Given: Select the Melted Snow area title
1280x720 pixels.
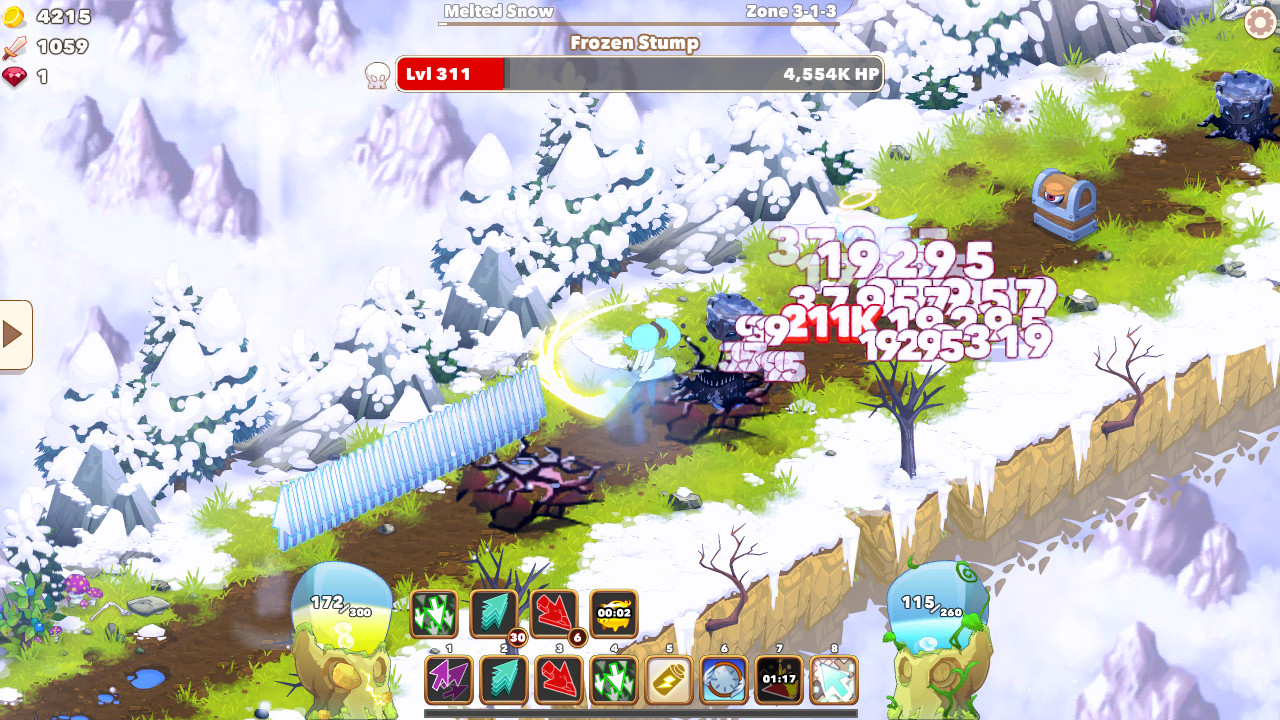Looking at the screenshot, I should tap(499, 13).
